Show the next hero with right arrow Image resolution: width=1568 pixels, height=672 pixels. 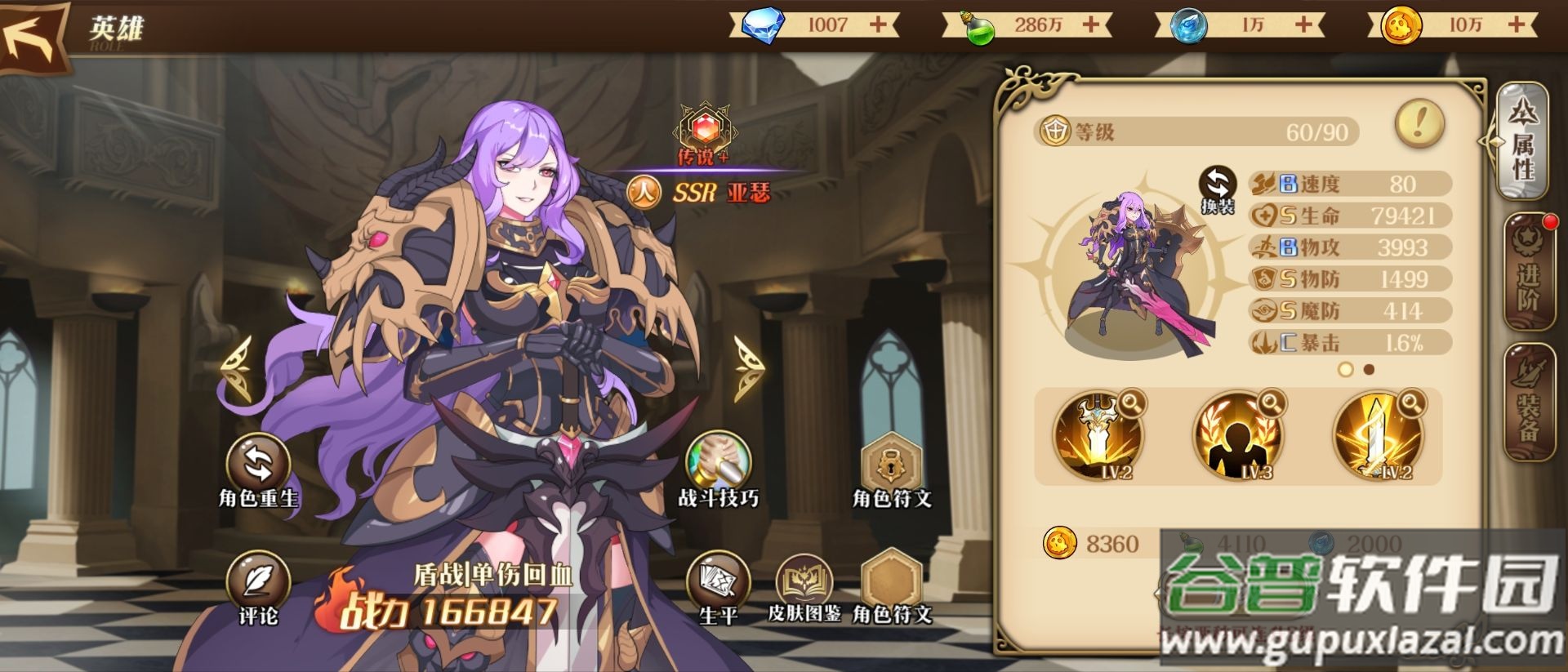coord(746,370)
